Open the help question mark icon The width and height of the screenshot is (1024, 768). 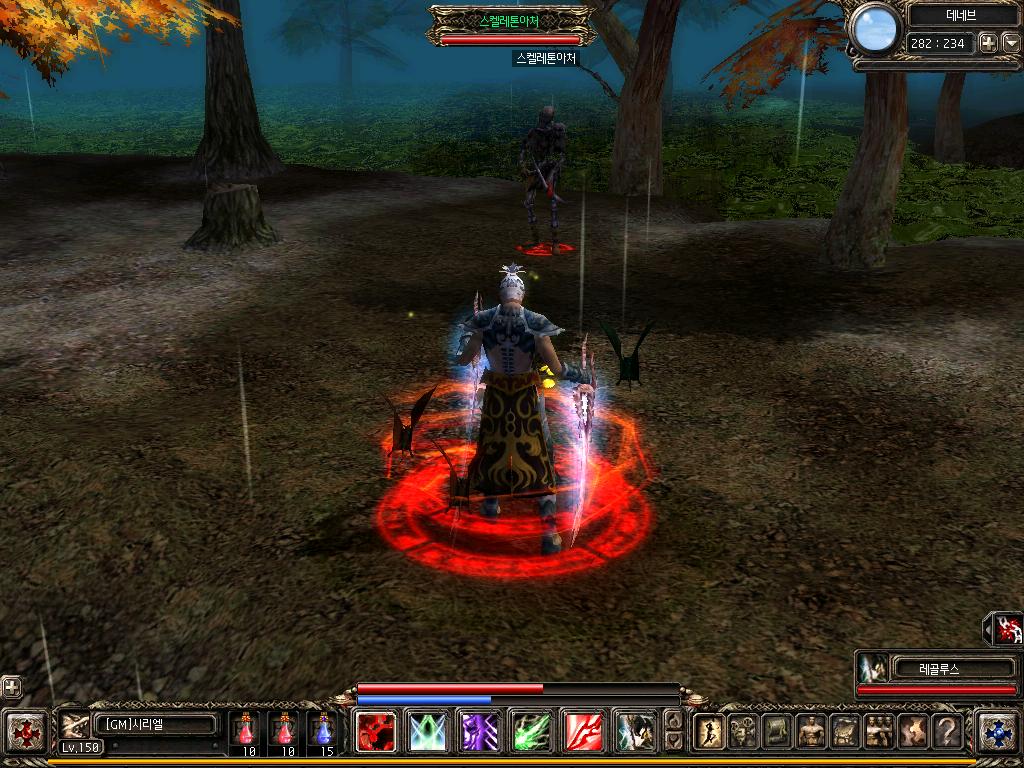tap(947, 731)
